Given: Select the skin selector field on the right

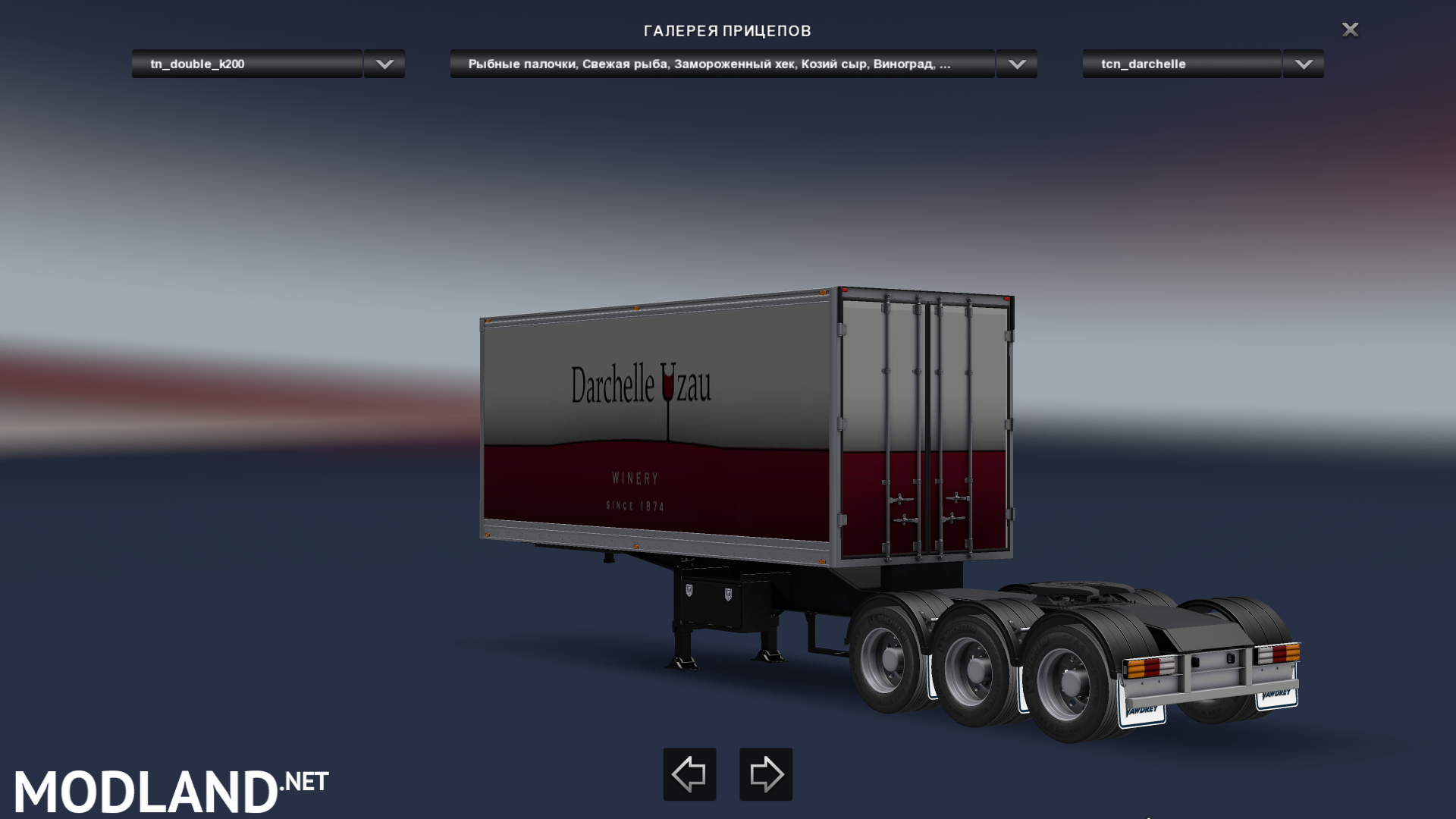Looking at the screenshot, I should point(1180,64).
